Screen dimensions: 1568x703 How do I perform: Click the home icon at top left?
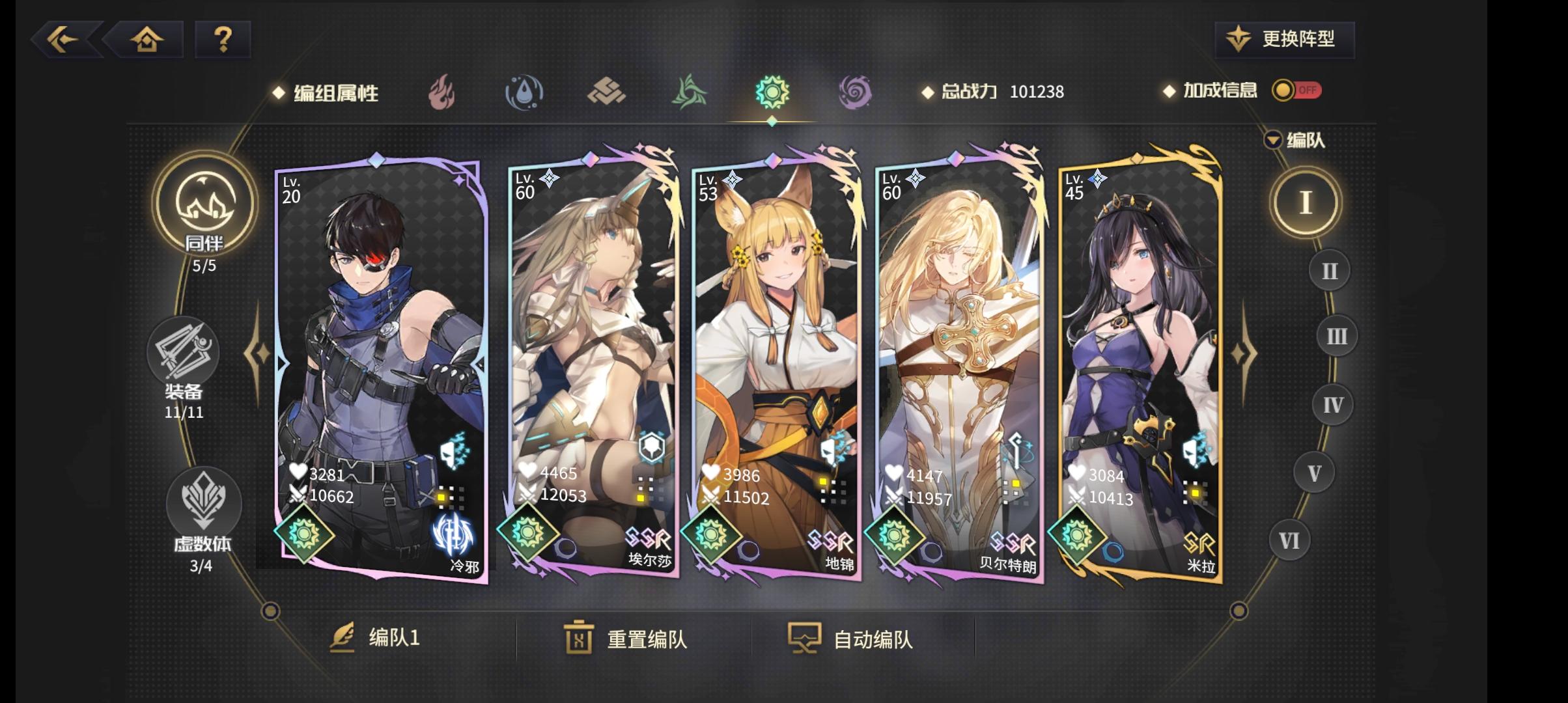pos(147,40)
